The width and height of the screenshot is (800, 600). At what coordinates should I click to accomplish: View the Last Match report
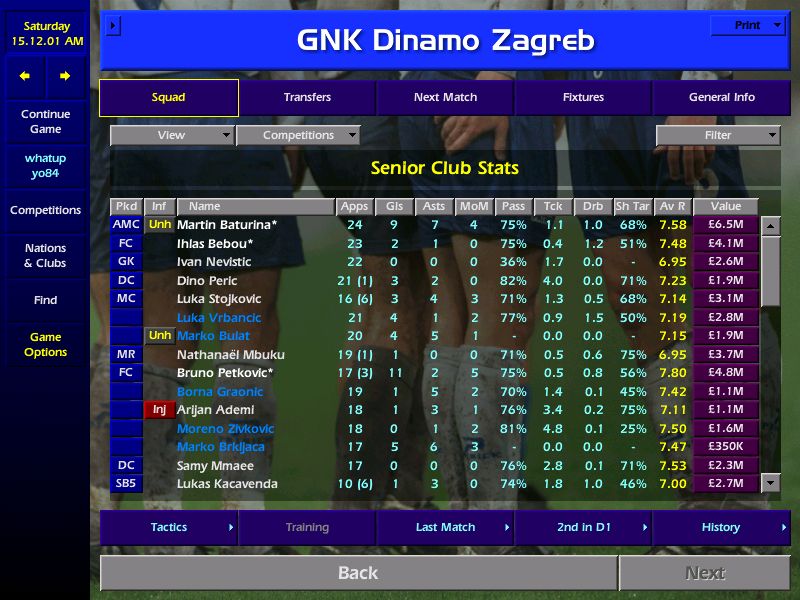tap(445, 527)
